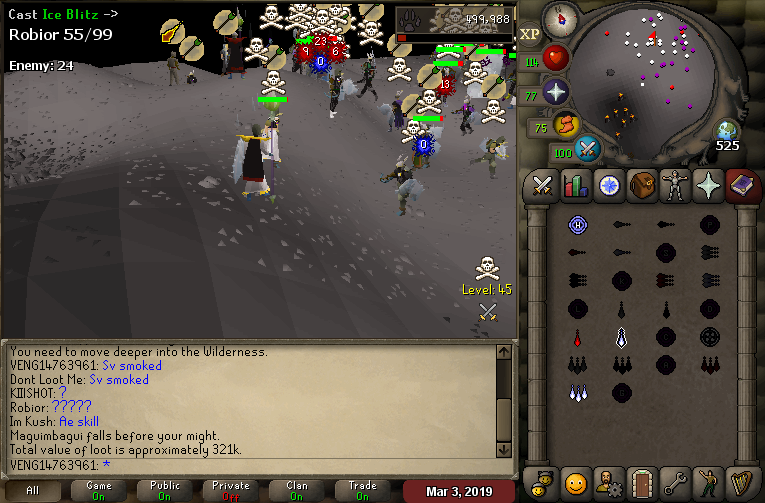
Task: Open the Combat Options tab
Action: 543,185
